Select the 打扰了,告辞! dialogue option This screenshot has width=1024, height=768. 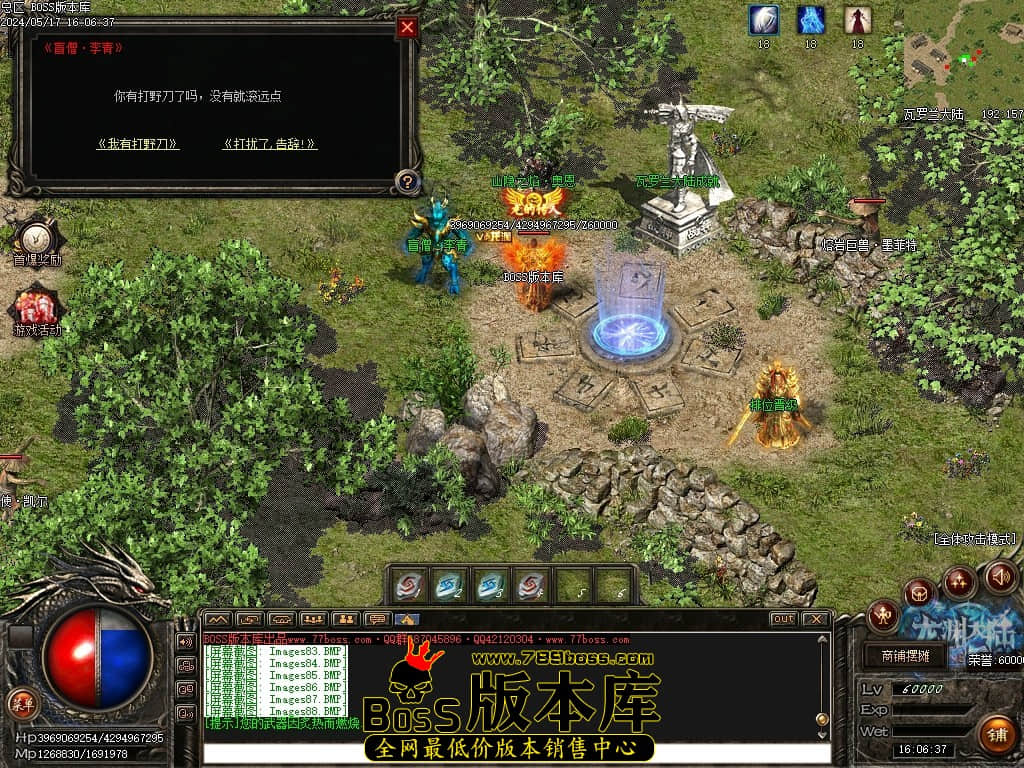pos(270,144)
